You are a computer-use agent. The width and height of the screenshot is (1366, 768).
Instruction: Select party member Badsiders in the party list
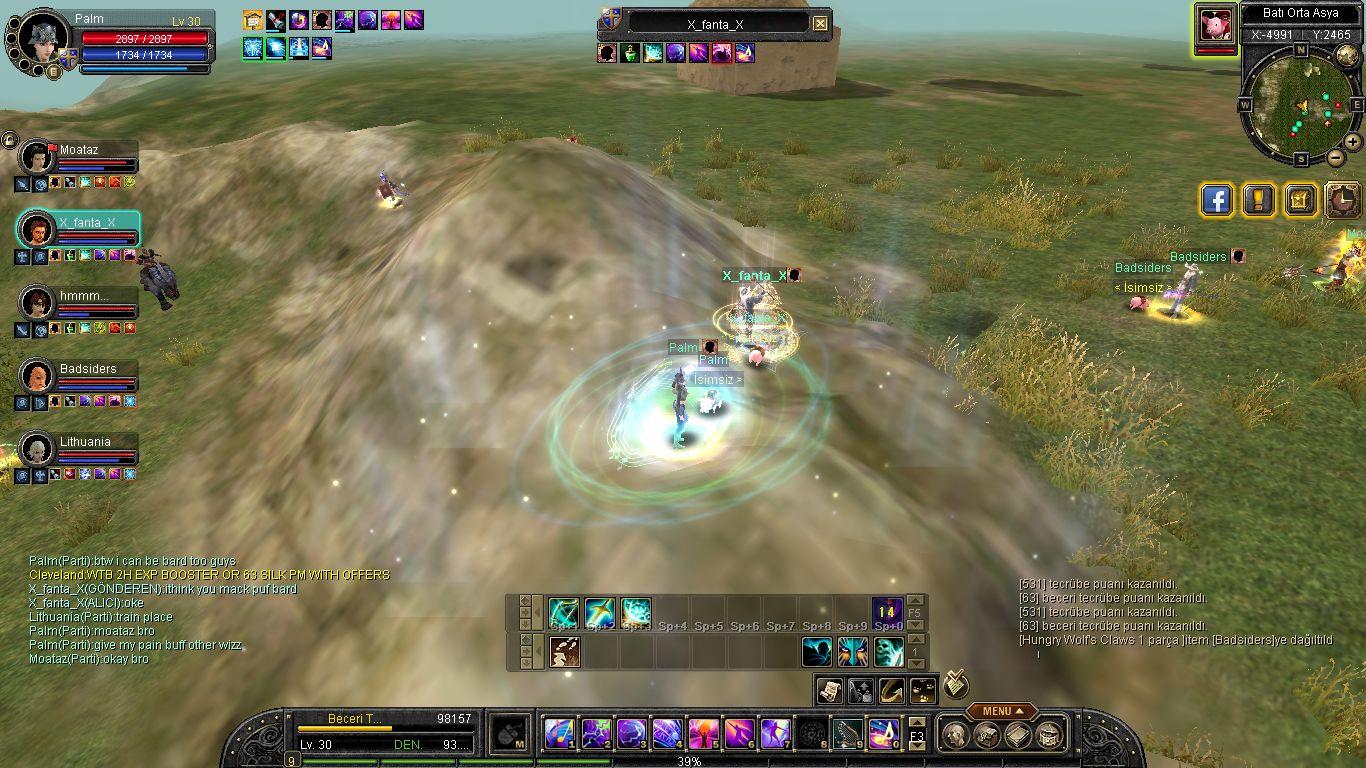tap(37, 376)
